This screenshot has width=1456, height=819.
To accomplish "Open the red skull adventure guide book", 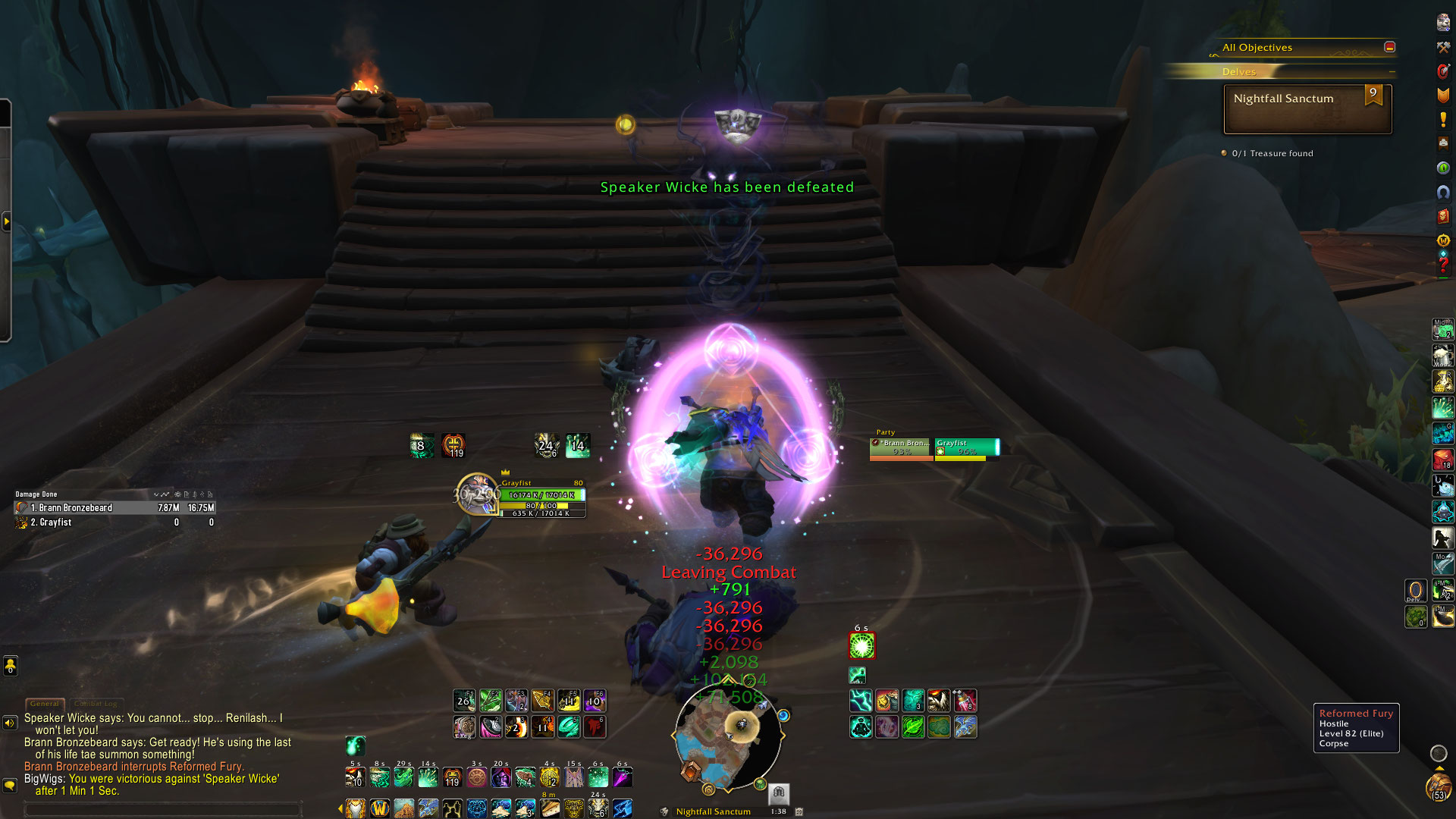I will 1443,216.
